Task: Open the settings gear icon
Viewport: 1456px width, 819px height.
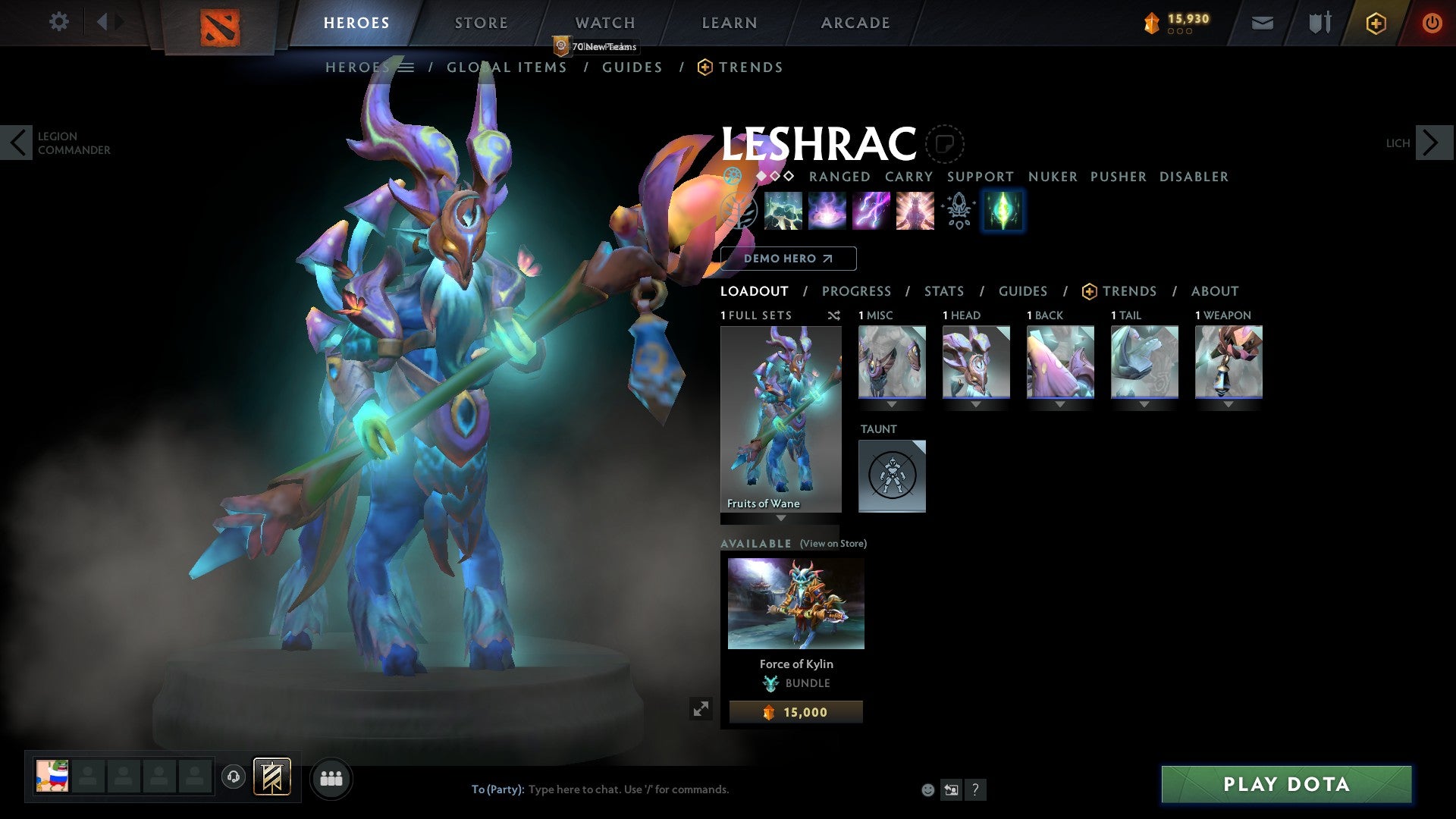Action: tap(58, 21)
